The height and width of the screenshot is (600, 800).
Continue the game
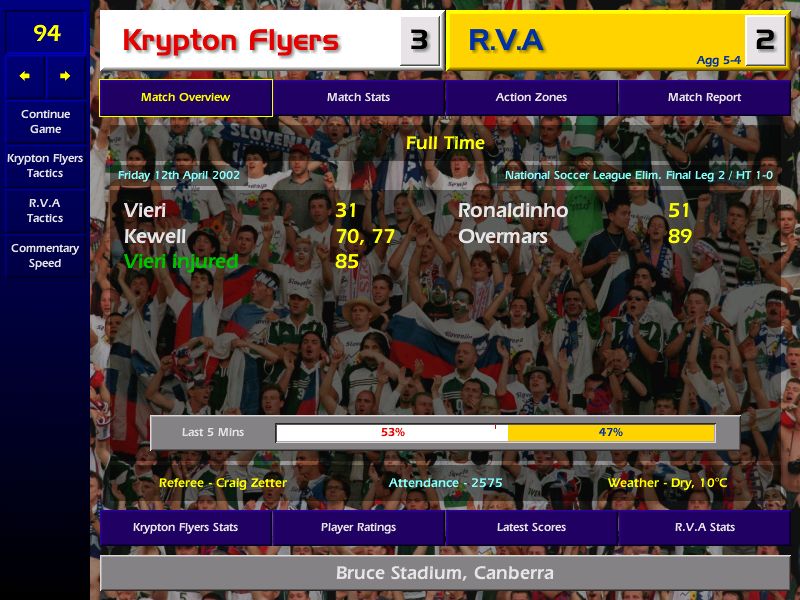click(45, 121)
